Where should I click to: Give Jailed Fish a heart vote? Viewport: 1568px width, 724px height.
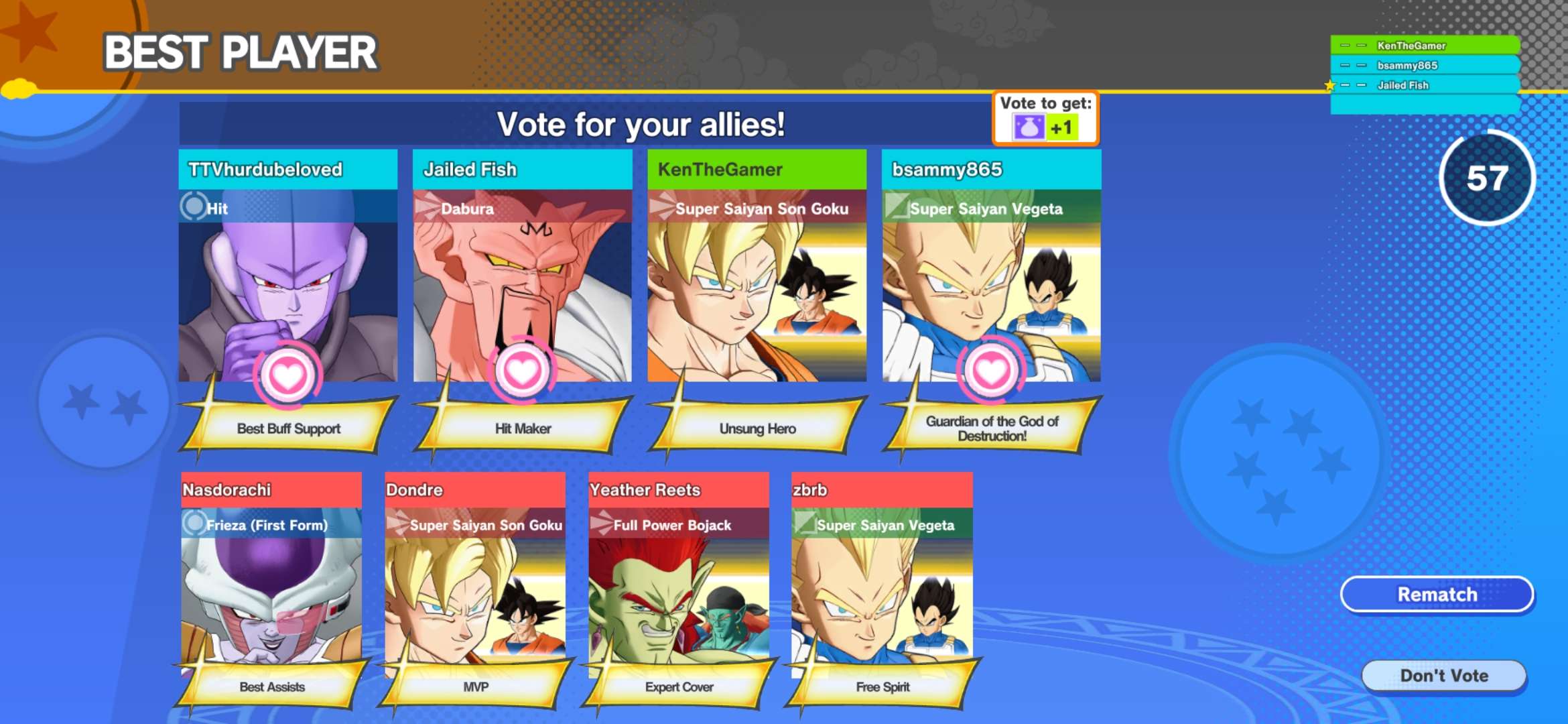point(522,370)
